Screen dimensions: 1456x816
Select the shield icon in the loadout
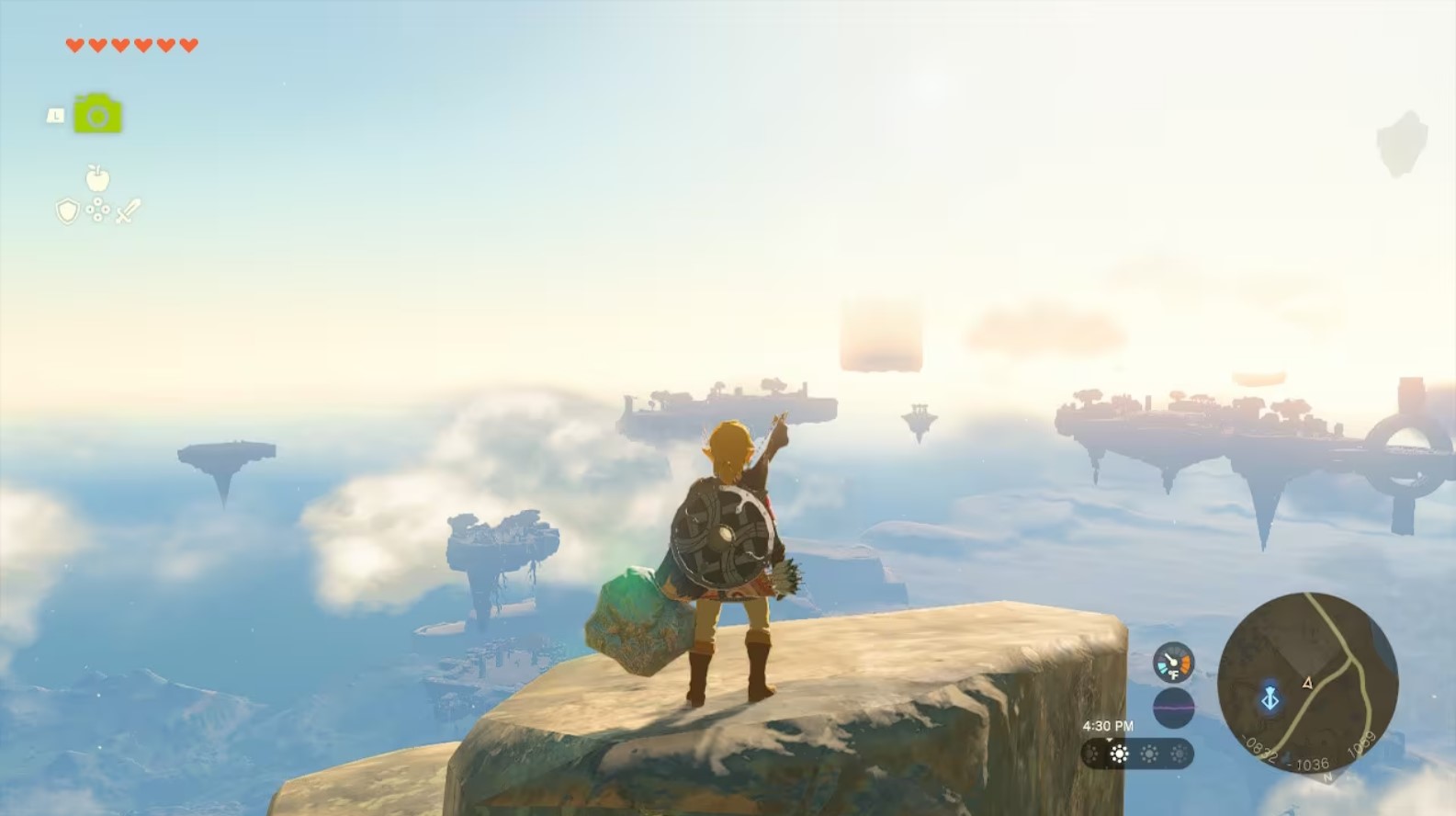click(x=68, y=211)
